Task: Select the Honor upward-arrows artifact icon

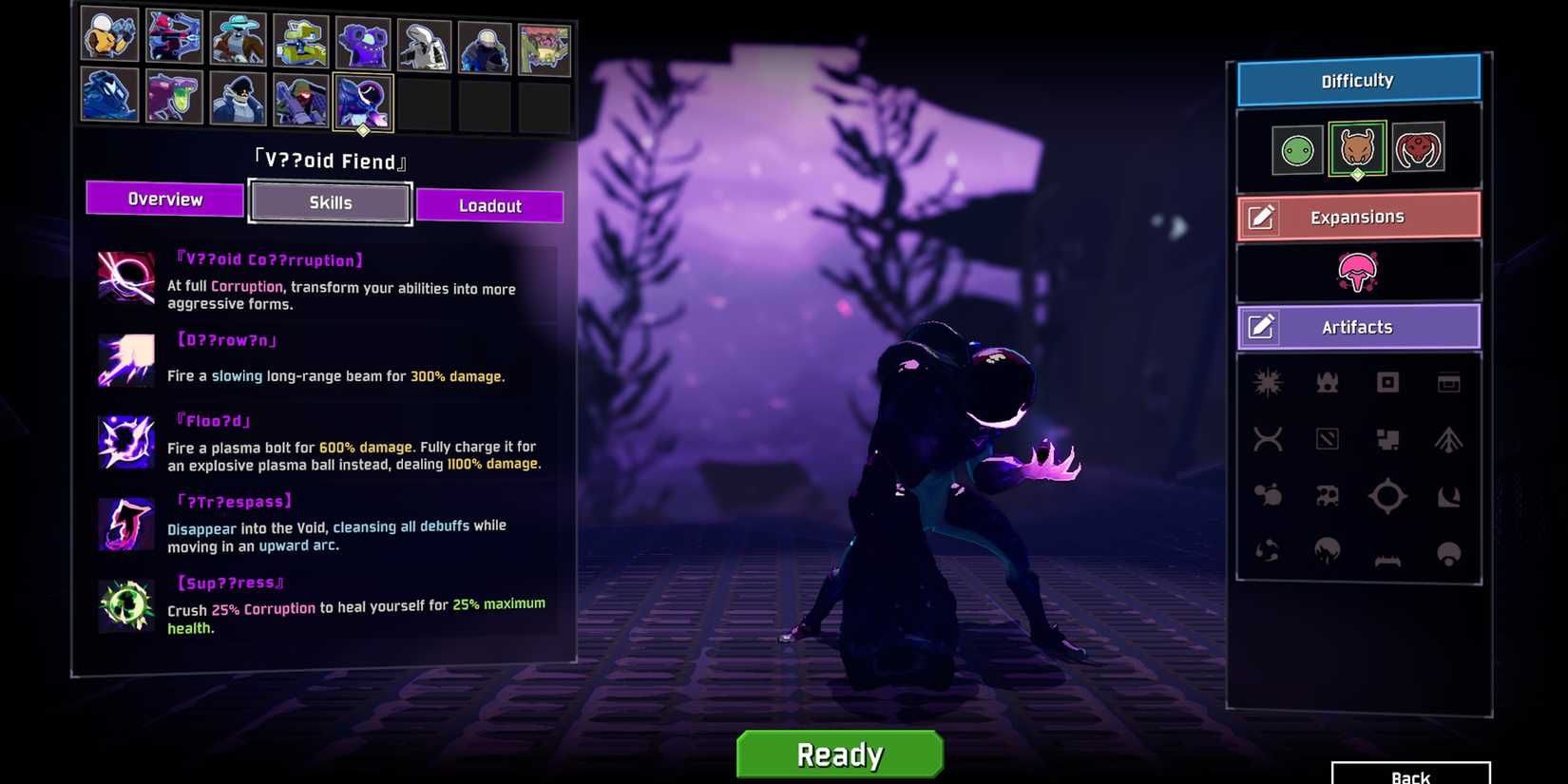Action: pyautogui.click(x=1447, y=439)
